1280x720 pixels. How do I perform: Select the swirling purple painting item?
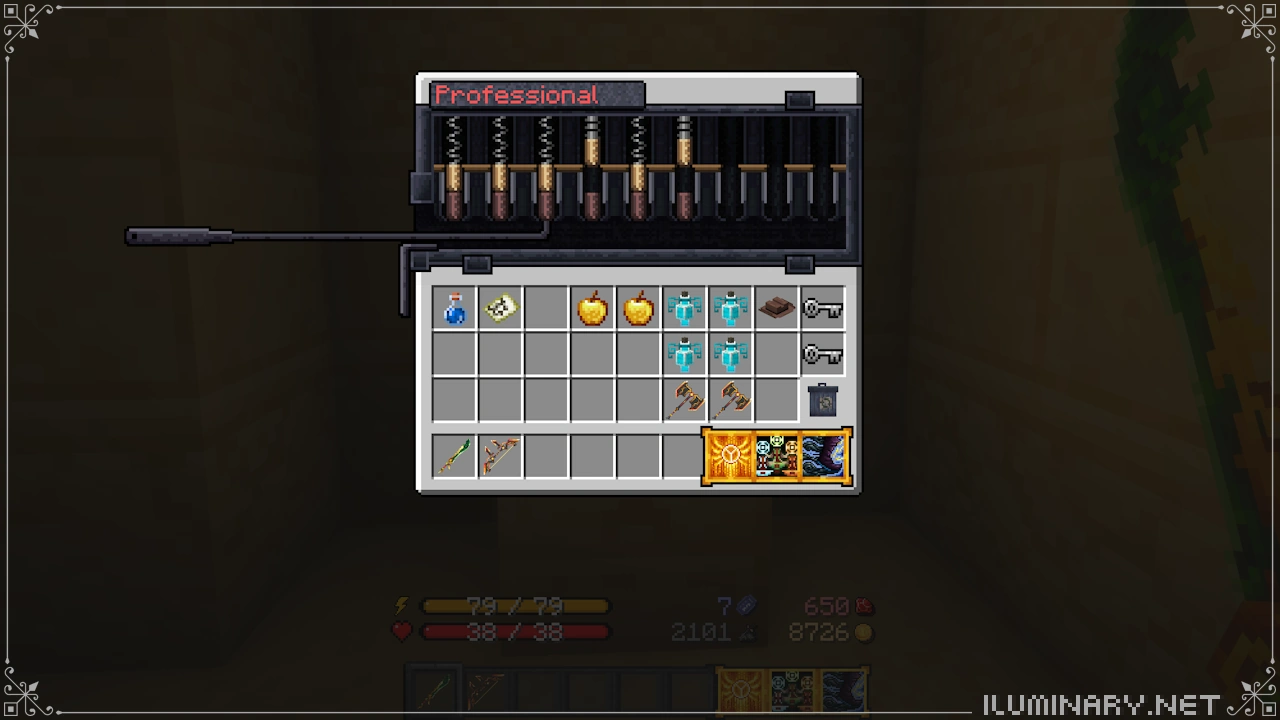824,455
